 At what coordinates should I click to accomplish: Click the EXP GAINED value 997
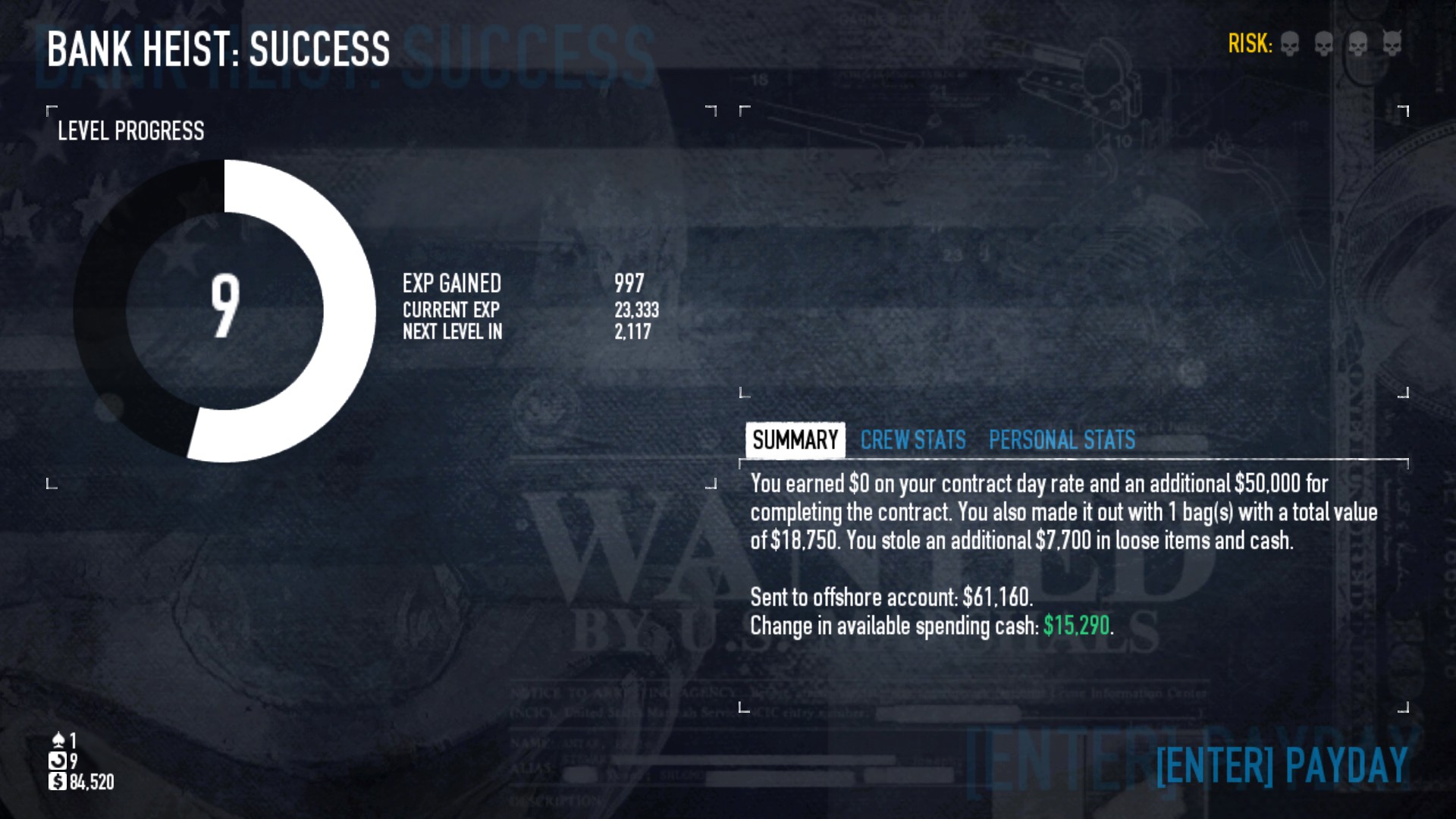click(628, 284)
